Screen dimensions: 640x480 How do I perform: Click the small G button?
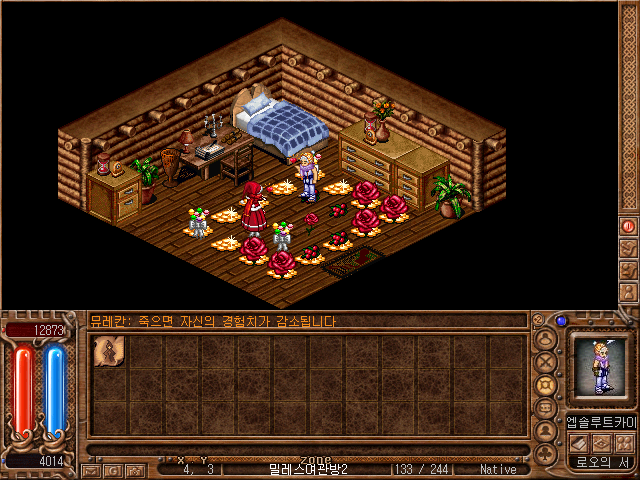pyautogui.click(x=113, y=469)
